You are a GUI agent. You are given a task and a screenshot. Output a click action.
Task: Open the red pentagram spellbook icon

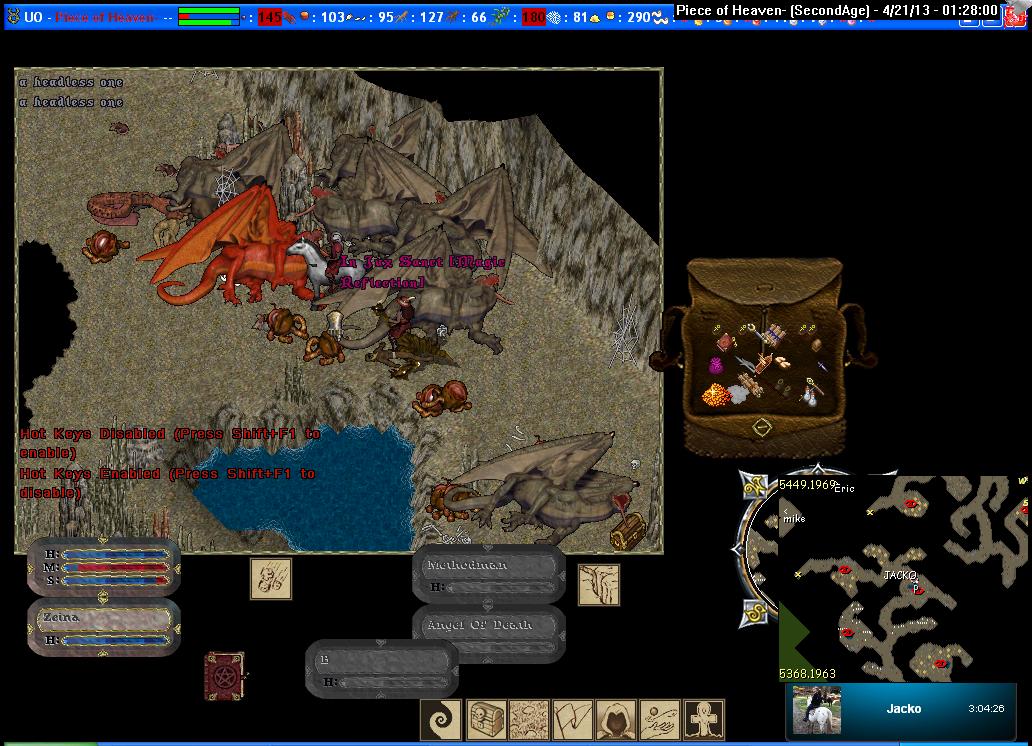click(x=224, y=677)
